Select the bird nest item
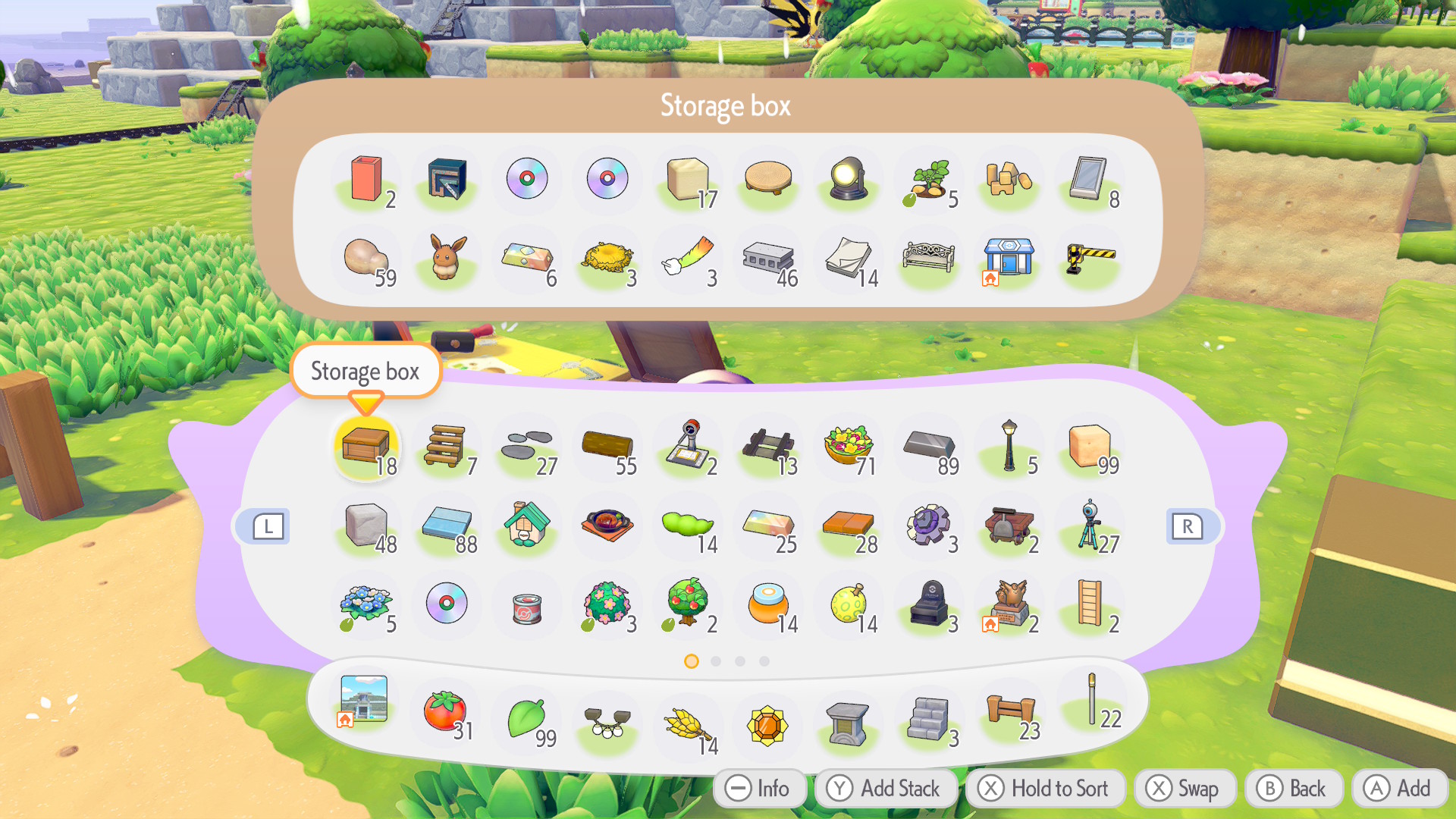1456x819 pixels. point(607,258)
